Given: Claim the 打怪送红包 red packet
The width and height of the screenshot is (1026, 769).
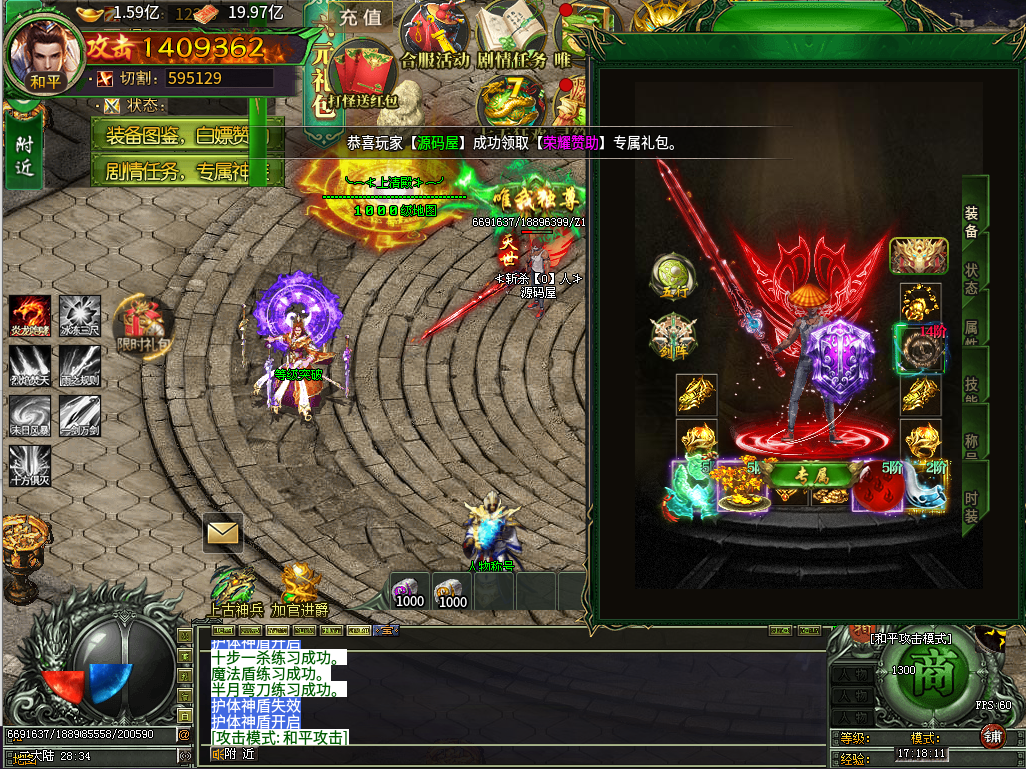Looking at the screenshot, I should (364, 76).
